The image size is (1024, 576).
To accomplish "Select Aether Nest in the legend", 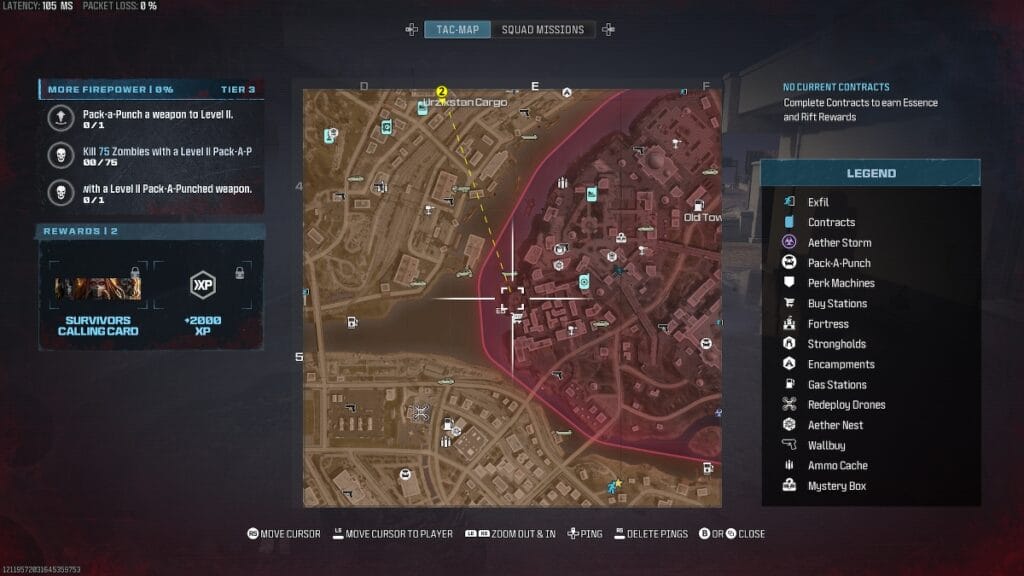I will click(x=835, y=425).
